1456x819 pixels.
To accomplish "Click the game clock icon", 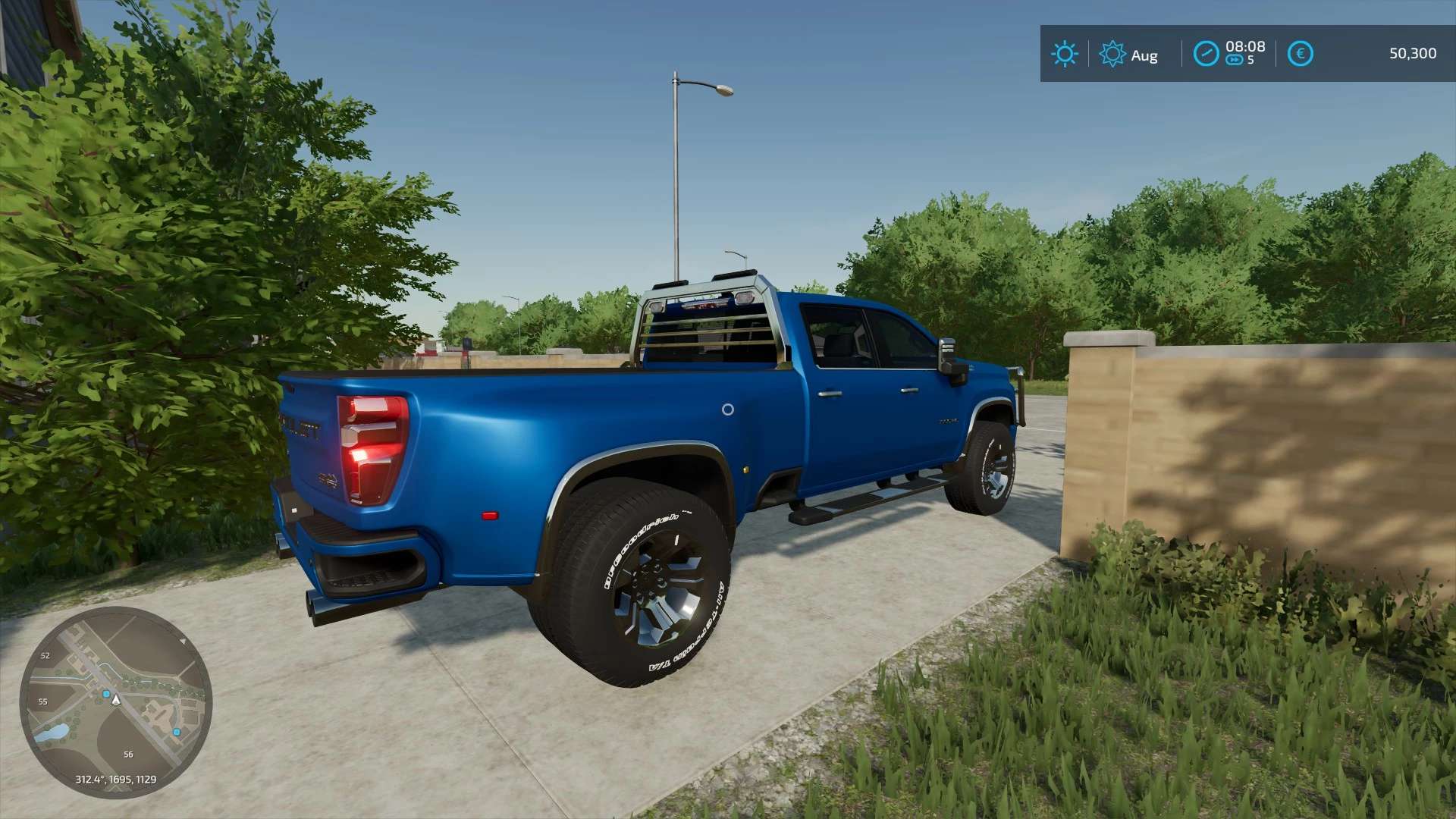I will click(1206, 54).
